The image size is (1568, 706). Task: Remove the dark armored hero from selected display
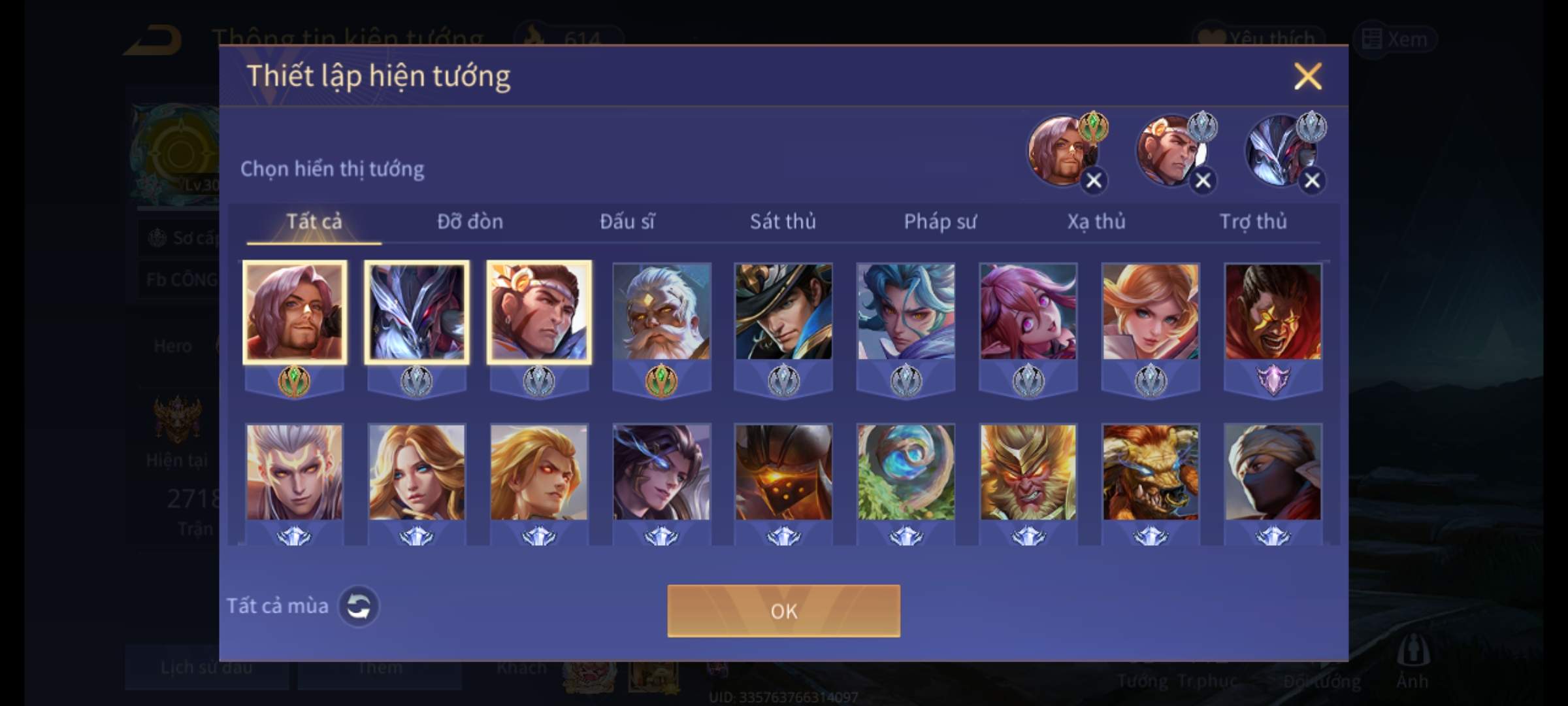click(x=1312, y=180)
